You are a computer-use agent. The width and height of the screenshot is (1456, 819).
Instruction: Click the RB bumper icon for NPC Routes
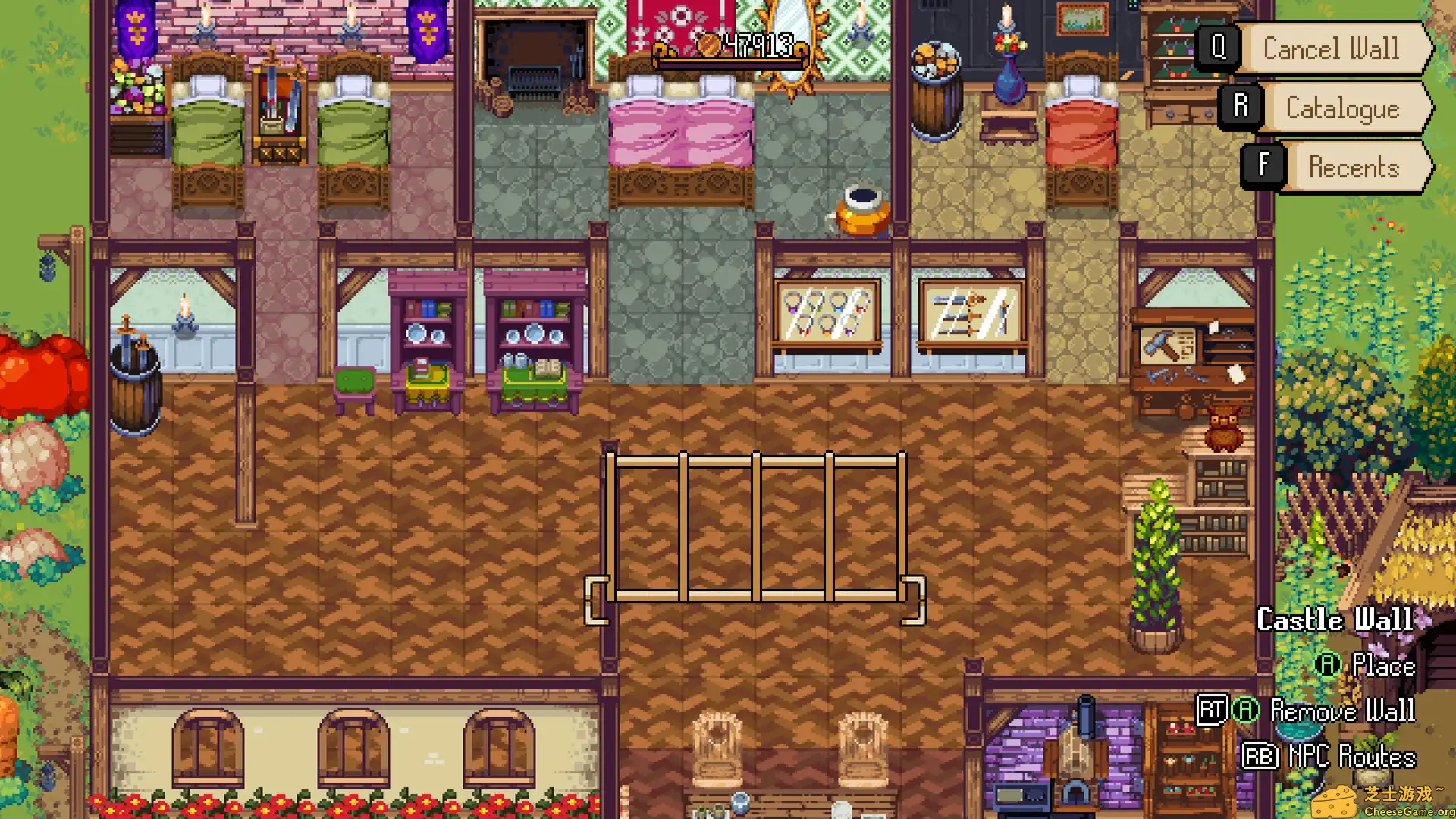[x=1260, y=758]
